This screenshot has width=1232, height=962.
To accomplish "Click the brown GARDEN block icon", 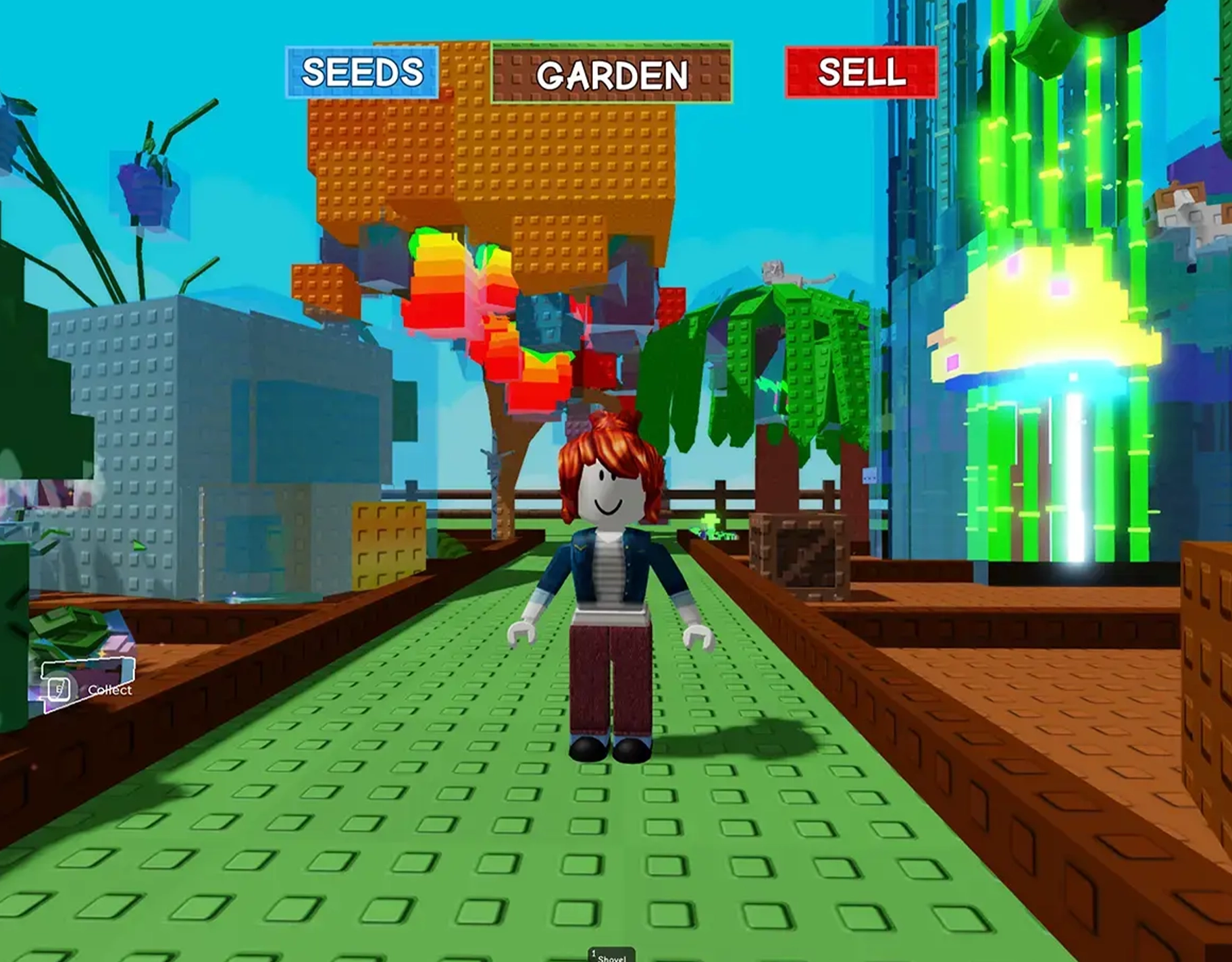I will (x=611, y=74).
